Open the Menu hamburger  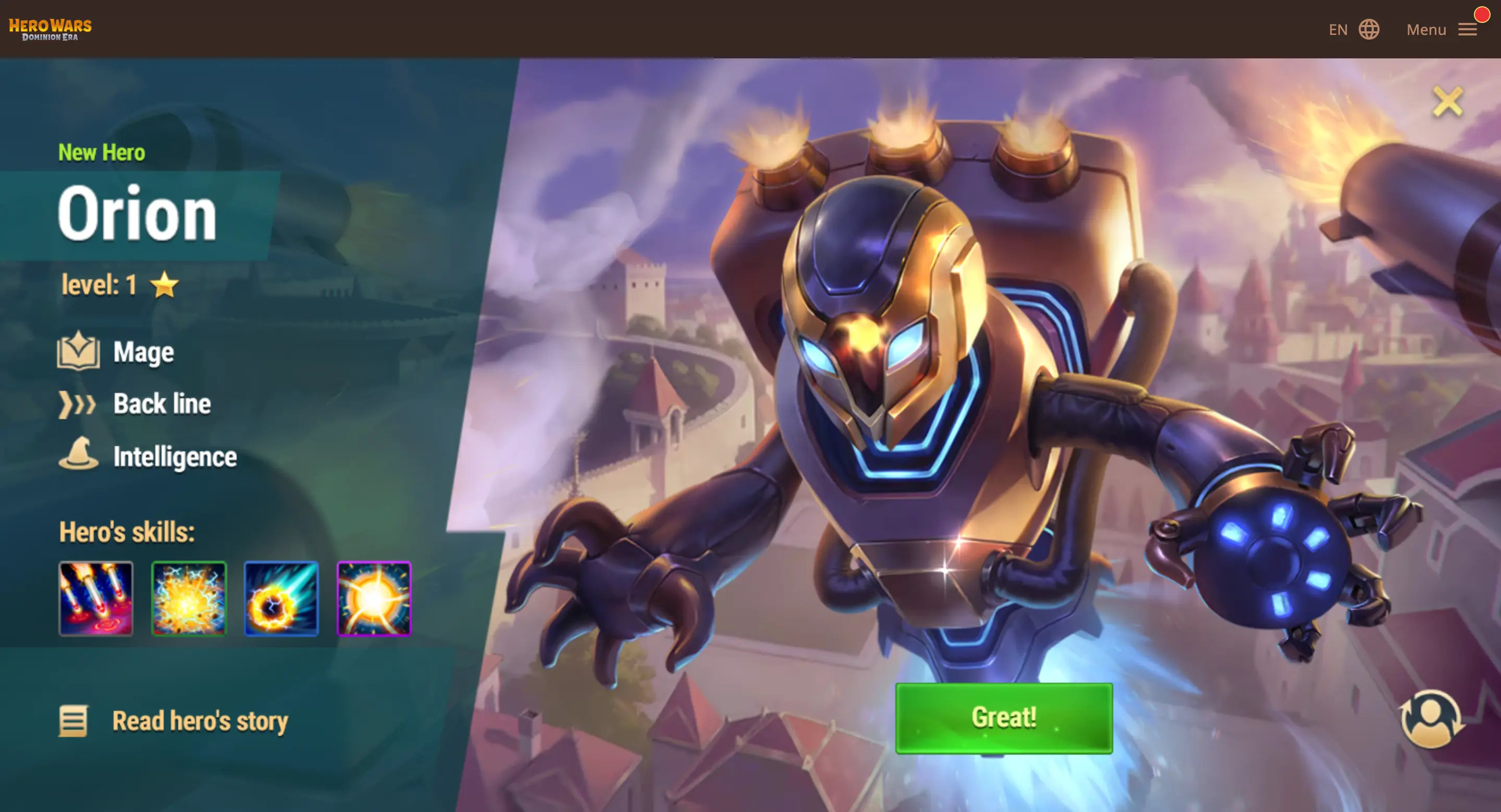(x=1467, y=30)
